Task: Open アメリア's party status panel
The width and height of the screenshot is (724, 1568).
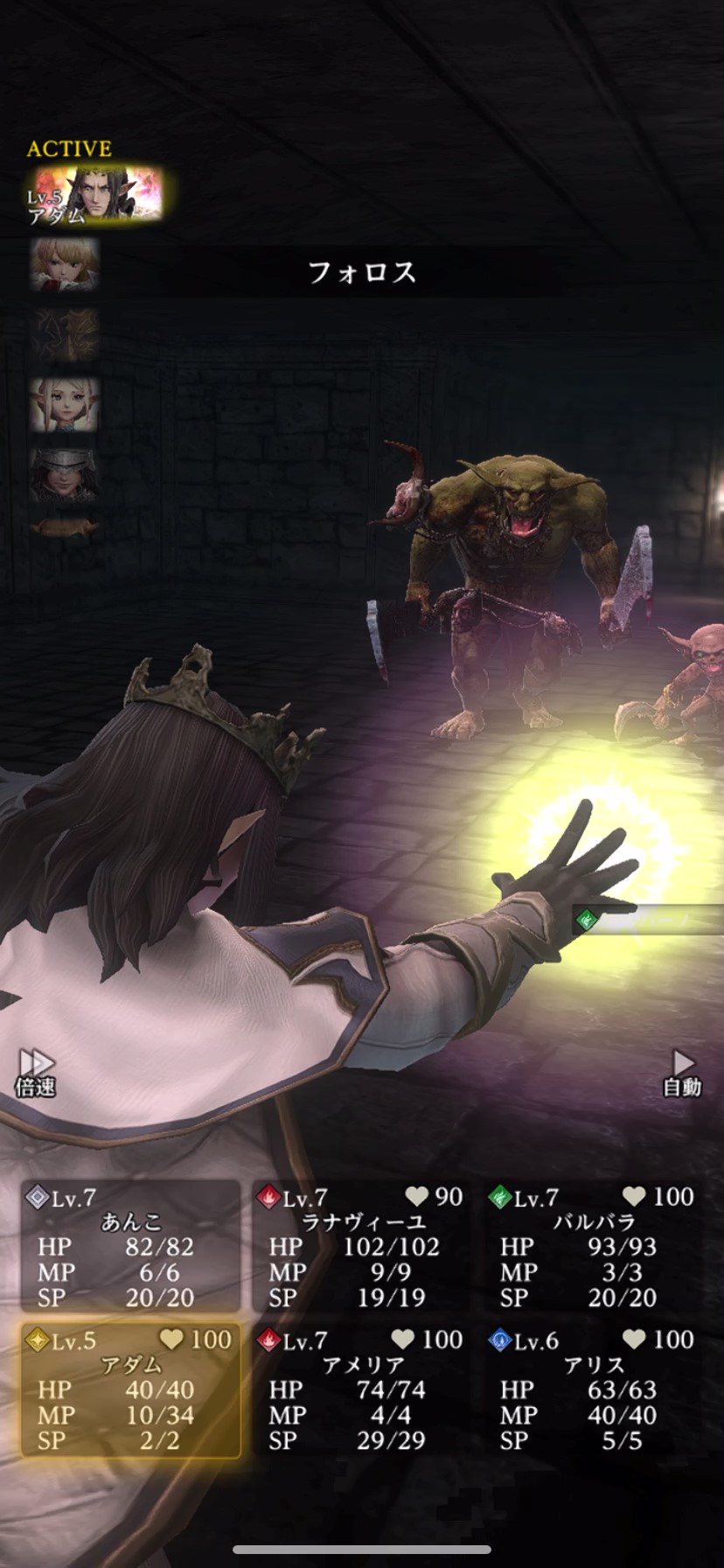Action: coord(362,1389)
